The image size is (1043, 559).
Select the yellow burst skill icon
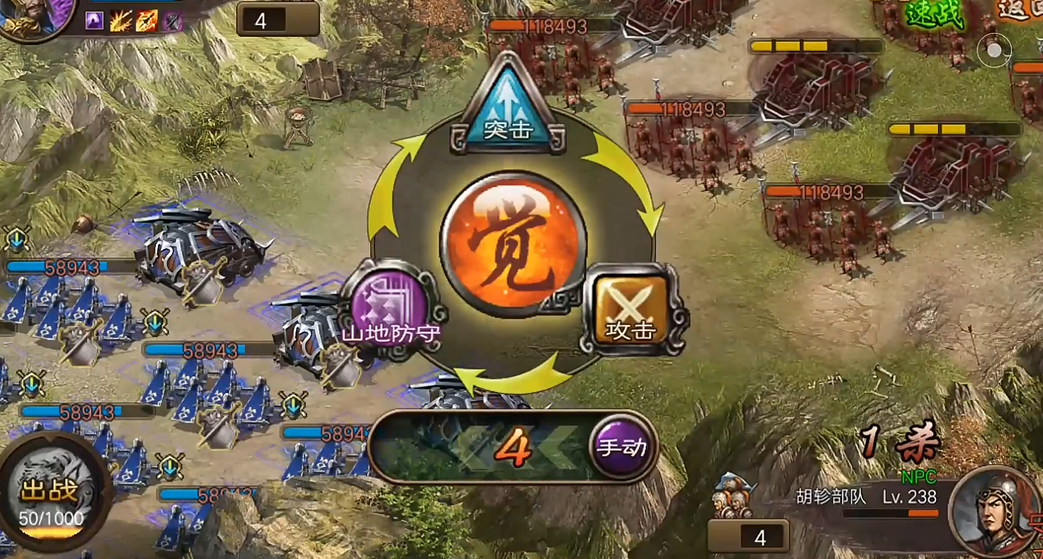pyautogui.click(x=121, y=20)
